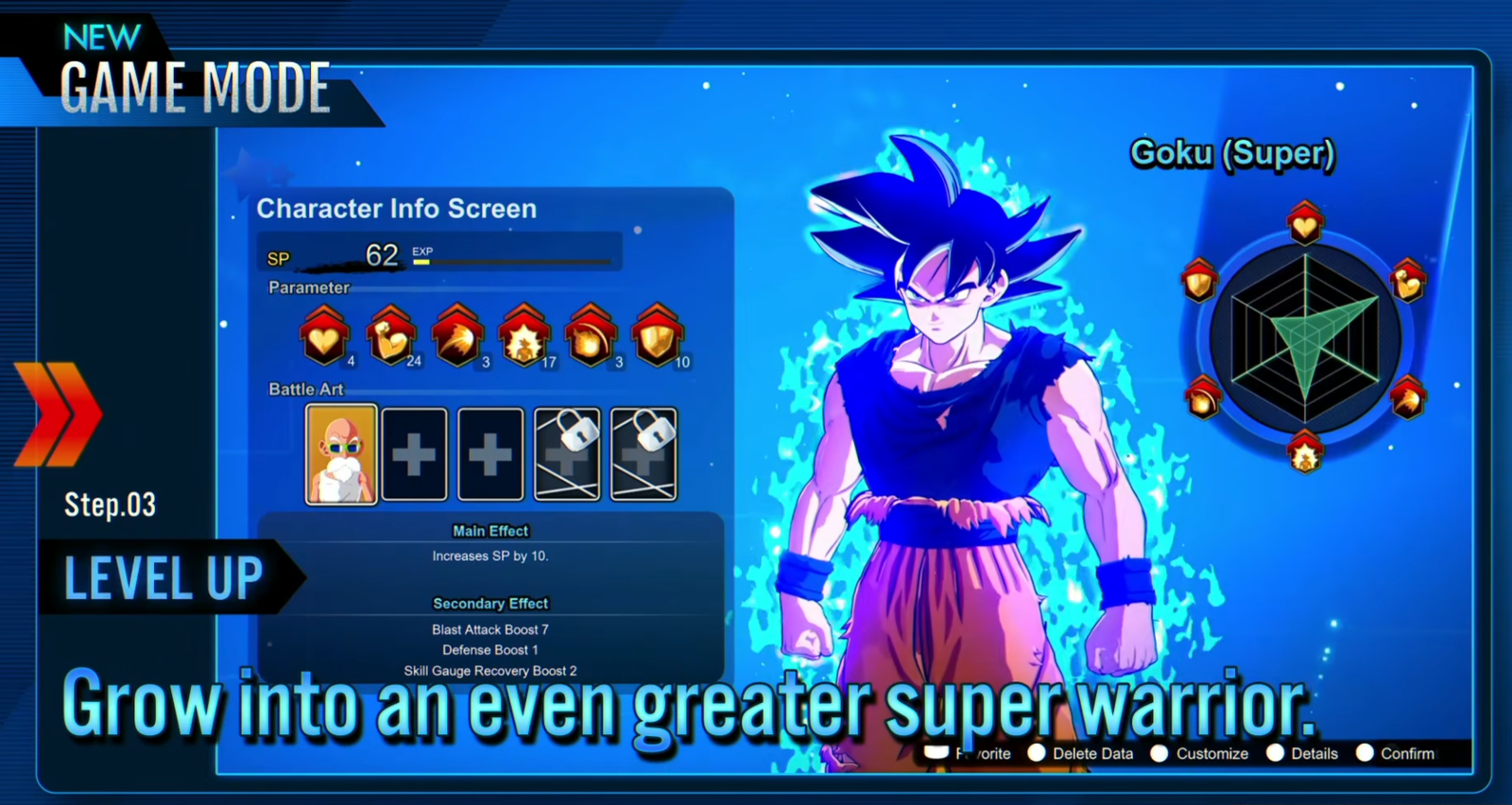The image size is (1512, 805).
Task: Select the shield icon beside the radar chart
Action: [1200, 281]
